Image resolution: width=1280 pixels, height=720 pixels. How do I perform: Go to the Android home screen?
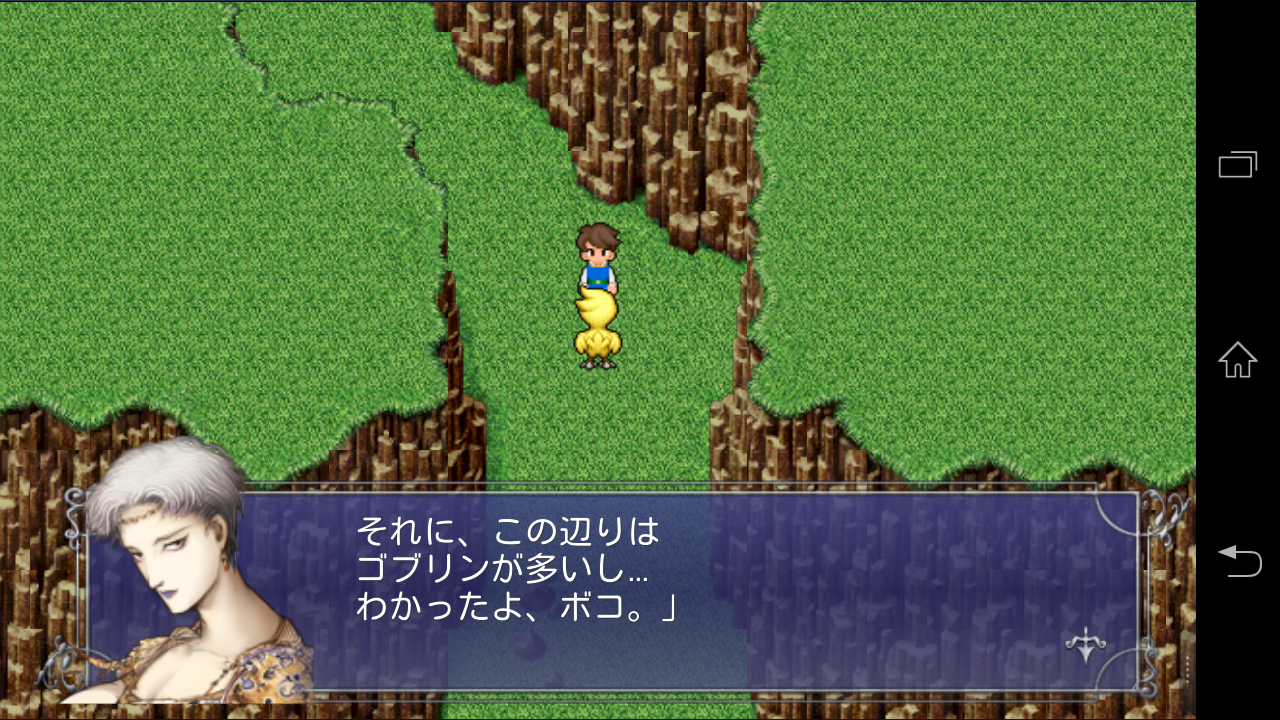click(1237, 360)
